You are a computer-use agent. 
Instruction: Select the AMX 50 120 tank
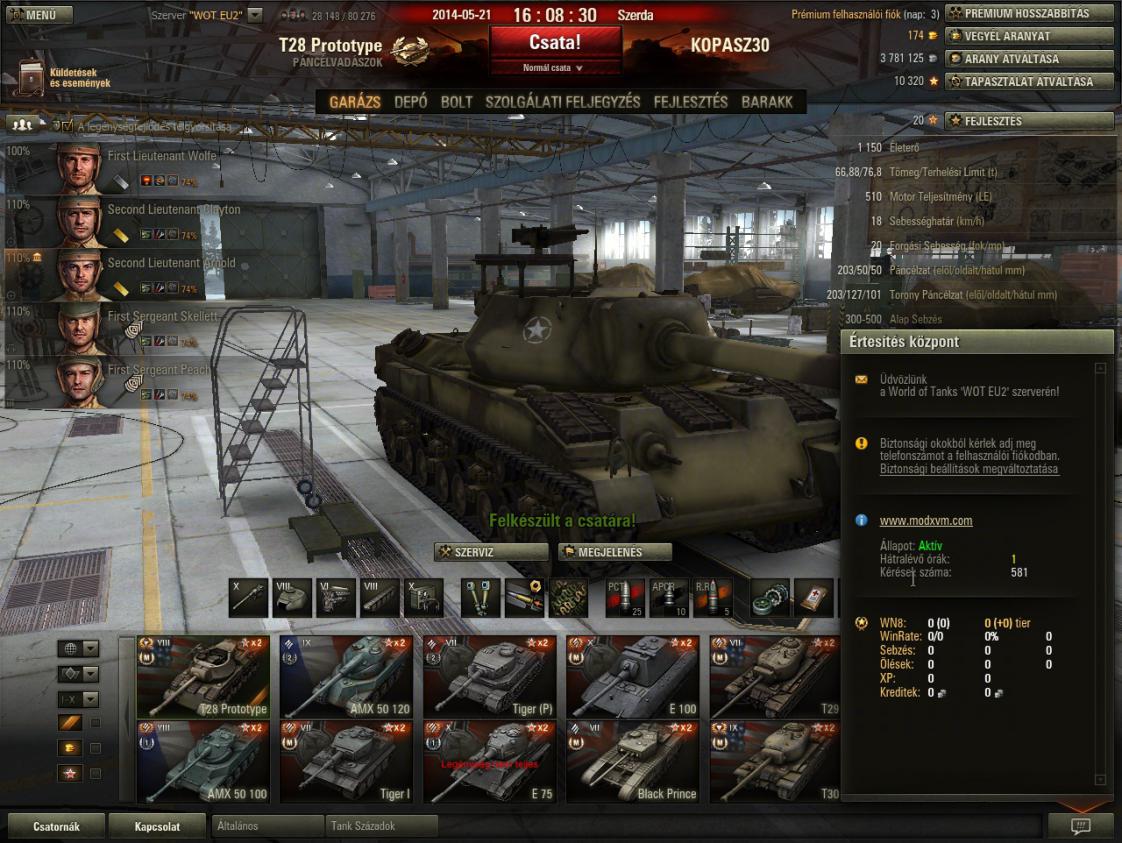coord(346,677)
